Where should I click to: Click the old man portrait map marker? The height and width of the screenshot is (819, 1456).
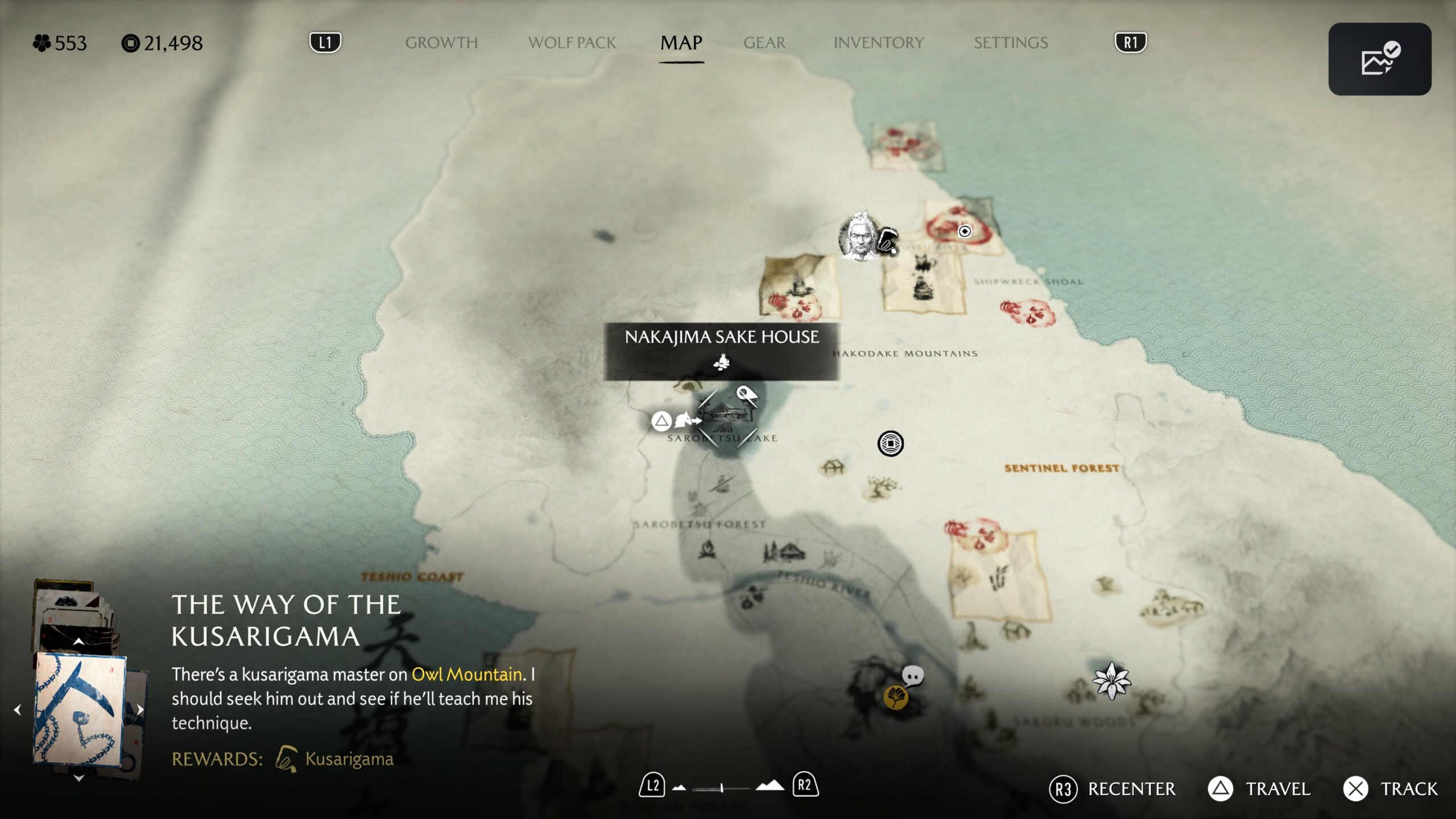coord(859,236)
